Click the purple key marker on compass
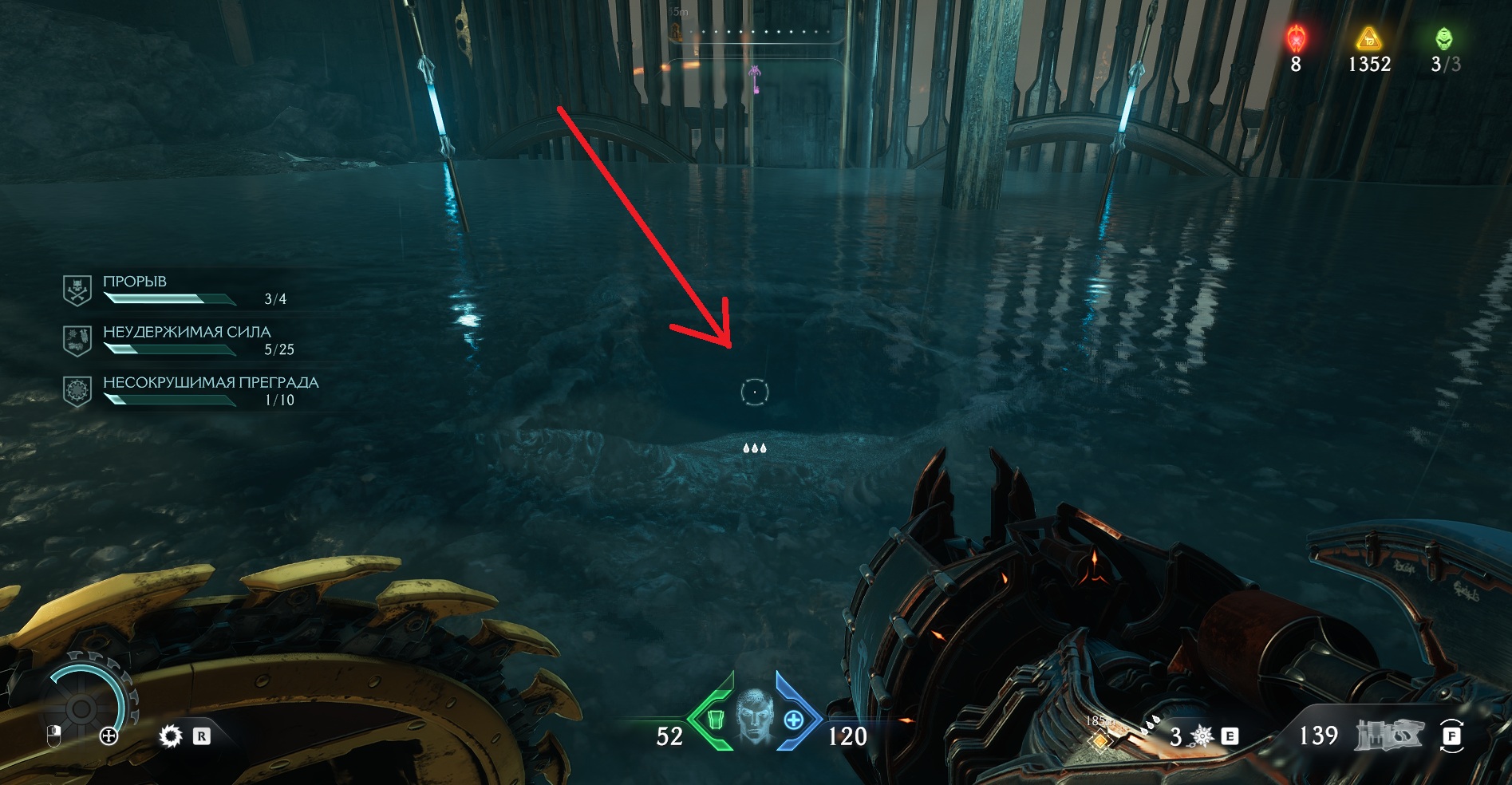The height and width of the screenshot is (785, 1512). click(x=755, y=77)
